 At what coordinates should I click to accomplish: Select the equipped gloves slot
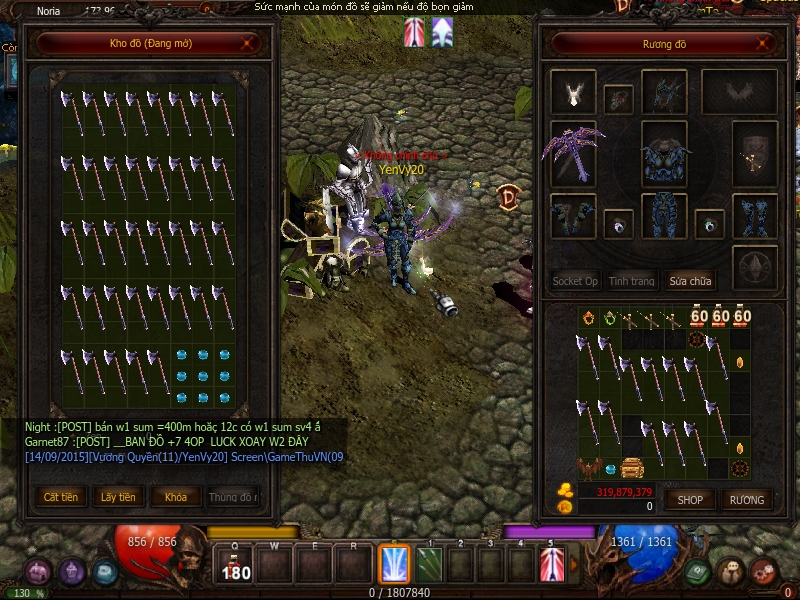pyautogui.click(x=573, y=216)
